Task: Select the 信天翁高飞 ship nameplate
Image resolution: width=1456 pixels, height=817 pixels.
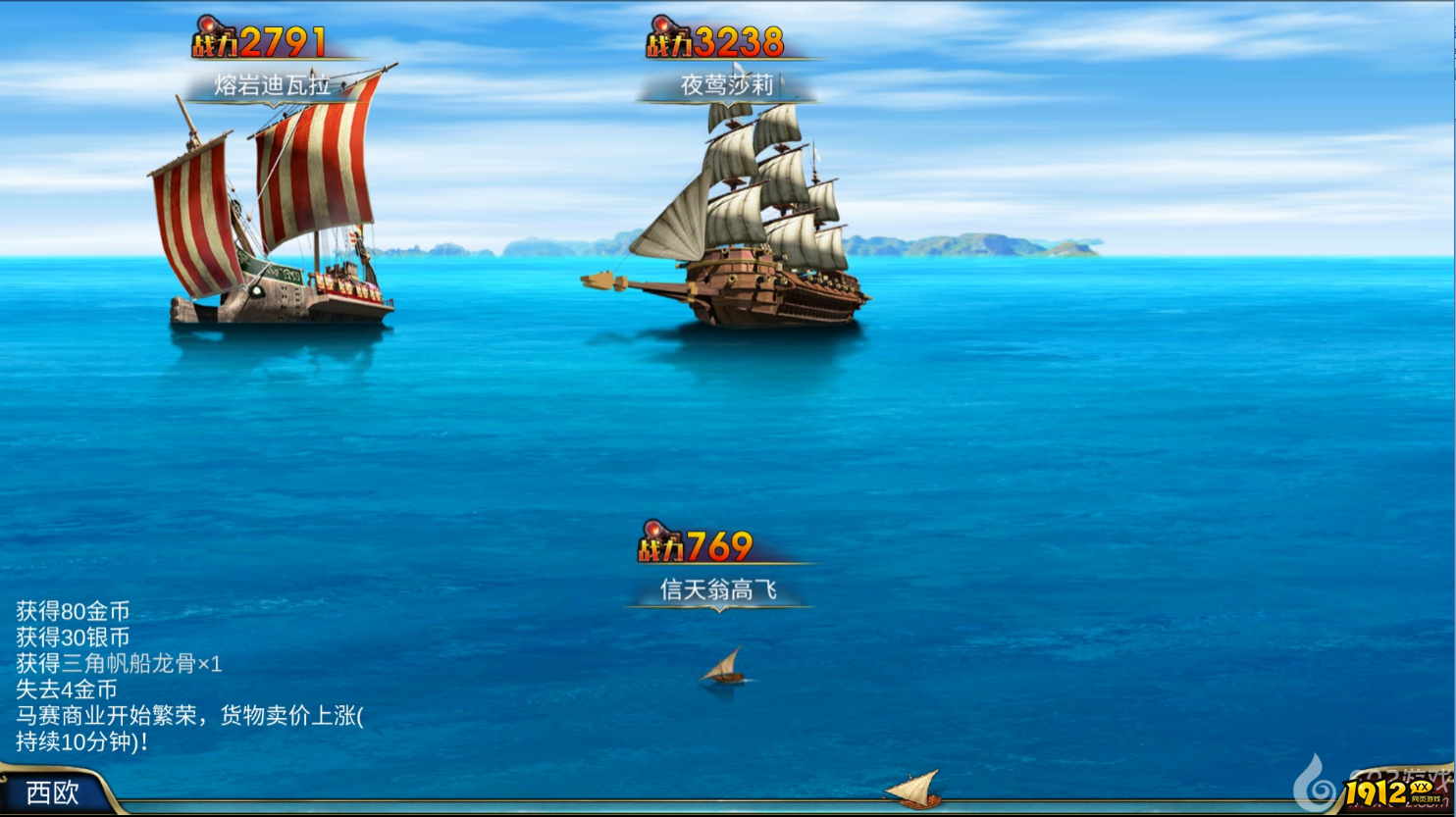Action: (719, 589)
